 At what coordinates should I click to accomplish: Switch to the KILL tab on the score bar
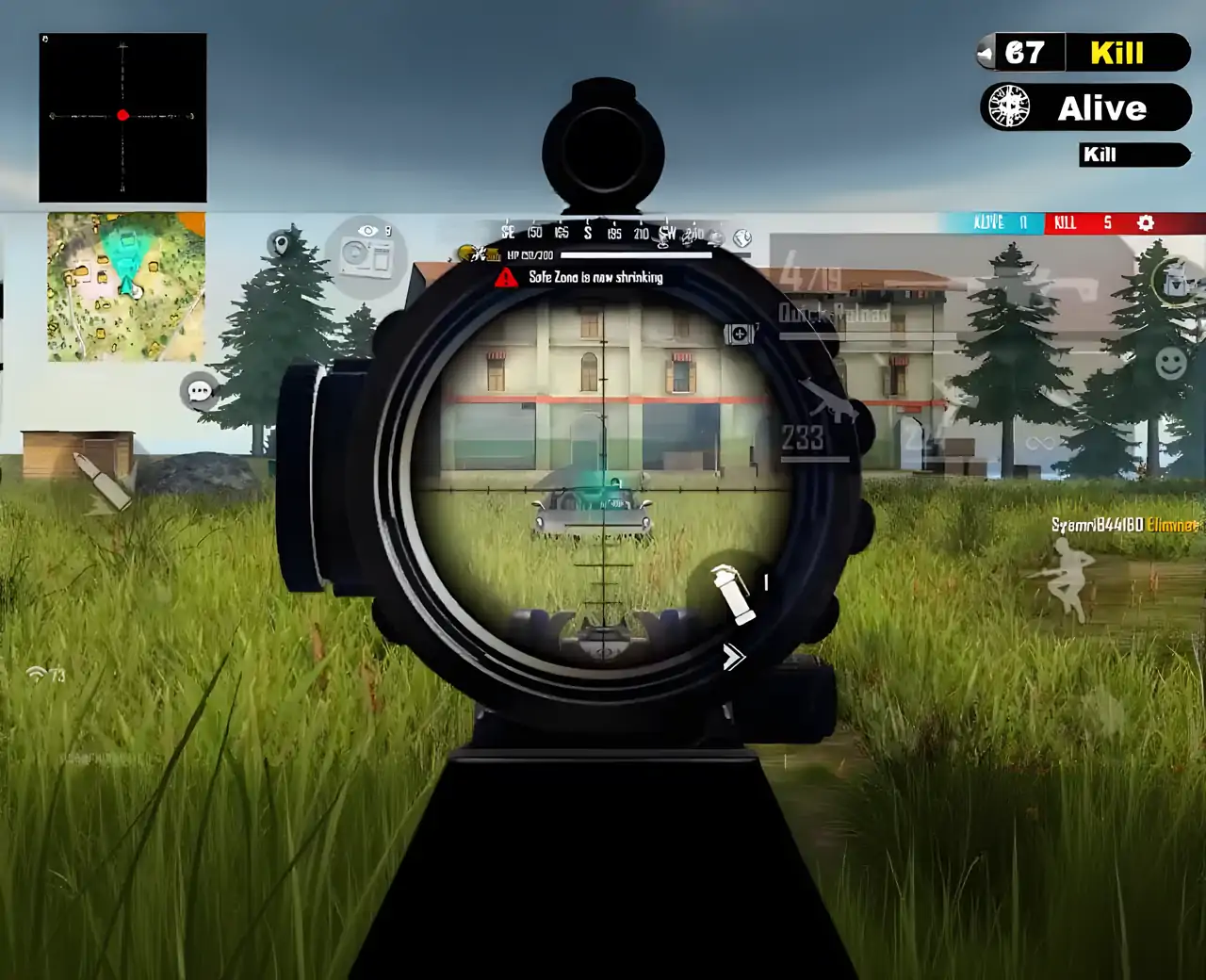point(1066,223)
